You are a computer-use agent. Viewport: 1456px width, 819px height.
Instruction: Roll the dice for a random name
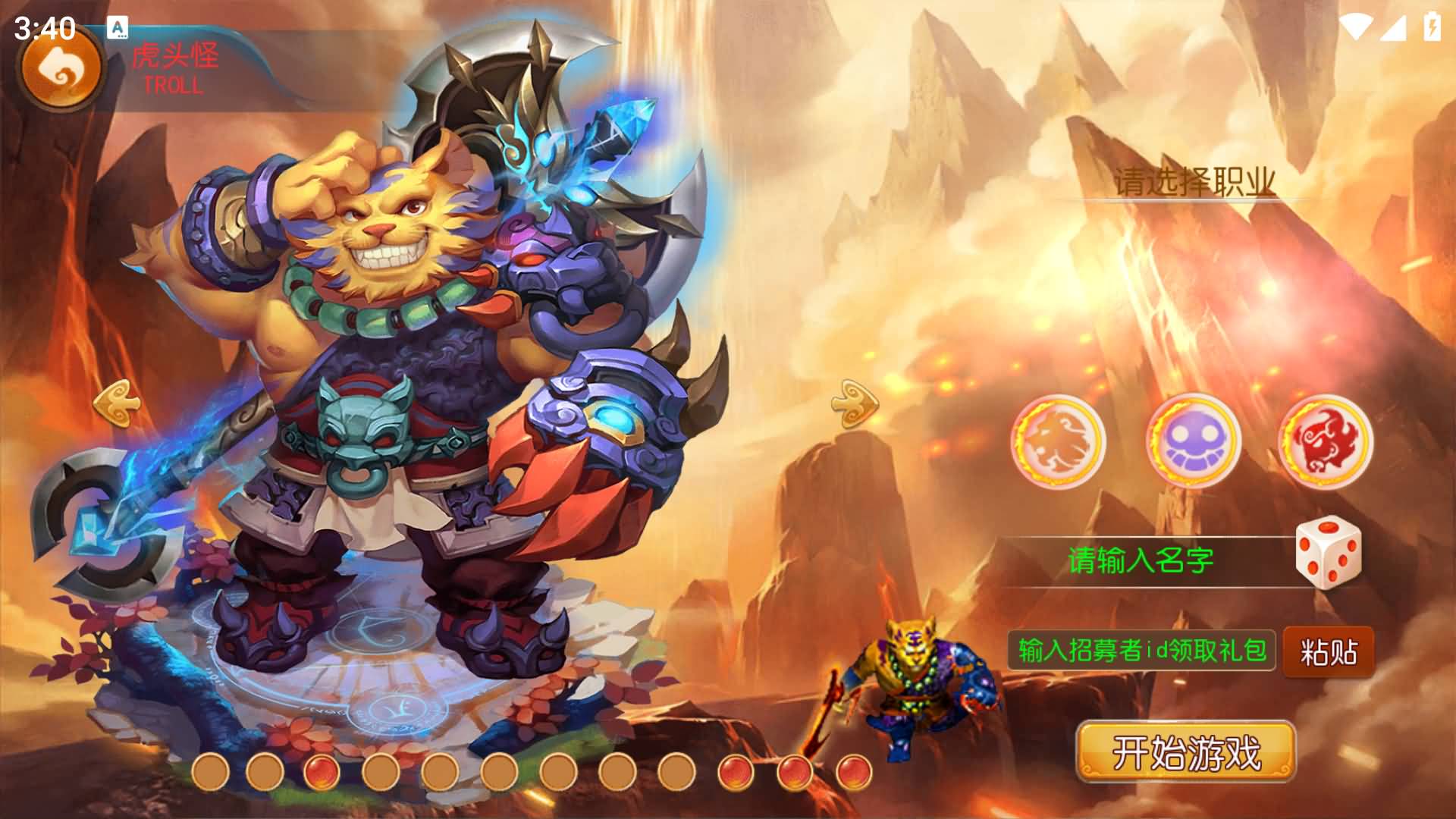pyautogui.click(x=1328, y=552)
